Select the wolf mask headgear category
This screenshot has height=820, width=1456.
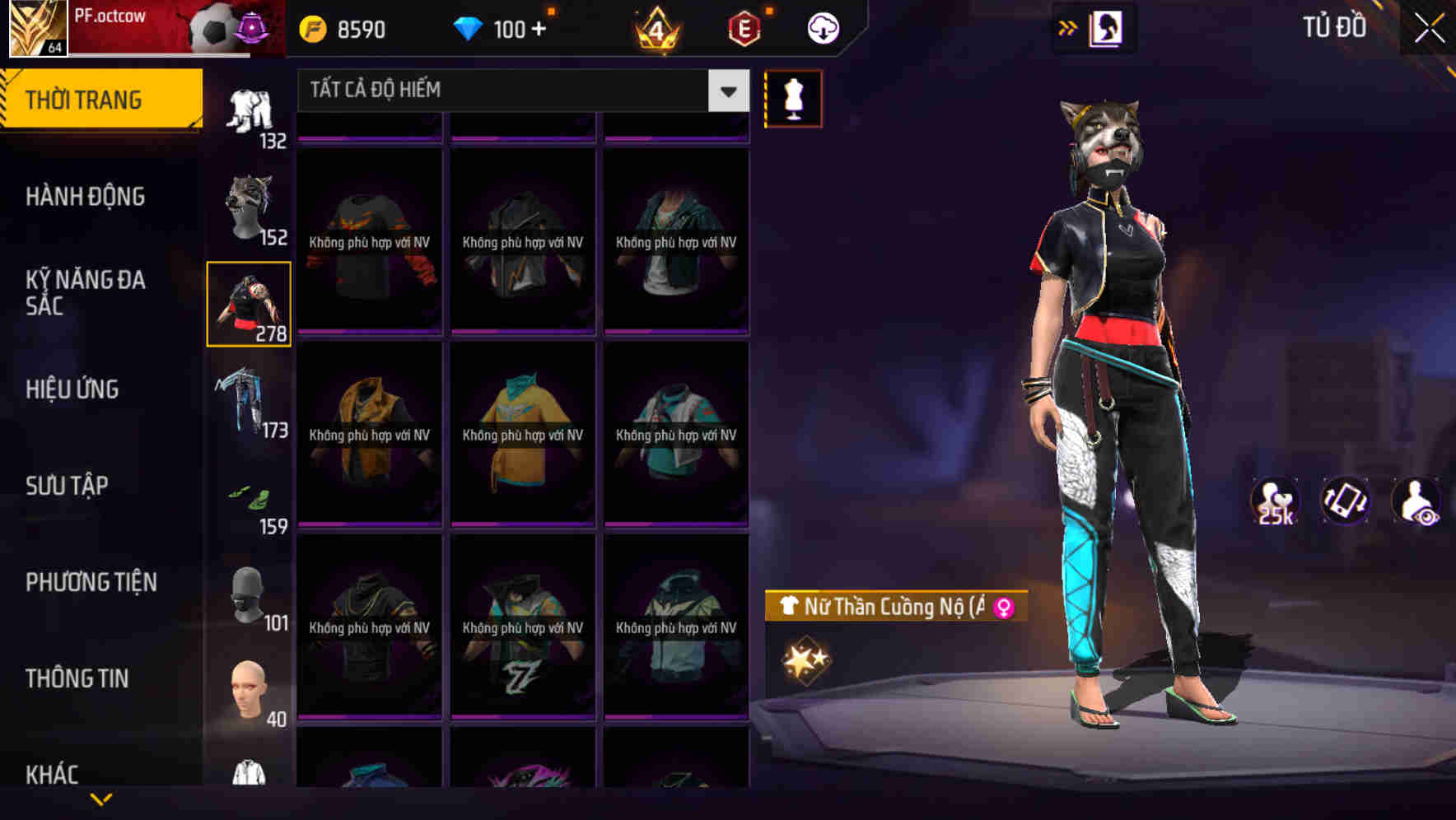click(x=249, y=206)
